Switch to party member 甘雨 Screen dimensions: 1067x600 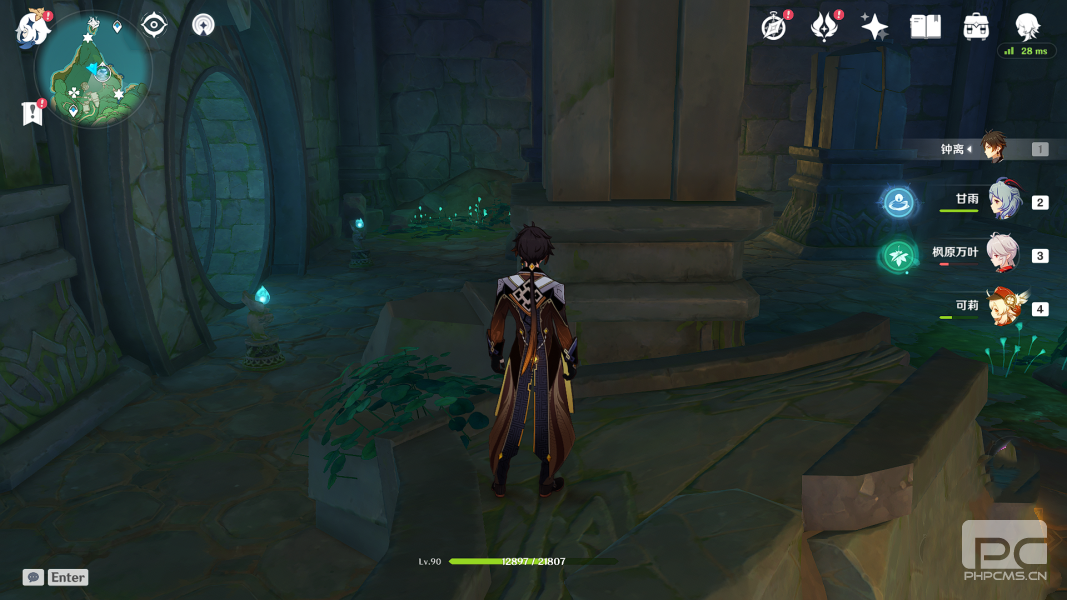pyautogui.click(x=1003, y=200)
